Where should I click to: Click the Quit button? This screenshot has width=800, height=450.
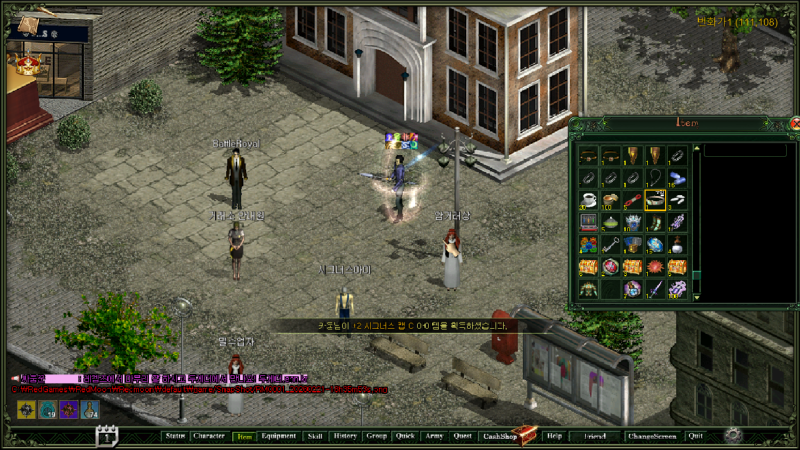coord(696,436)
